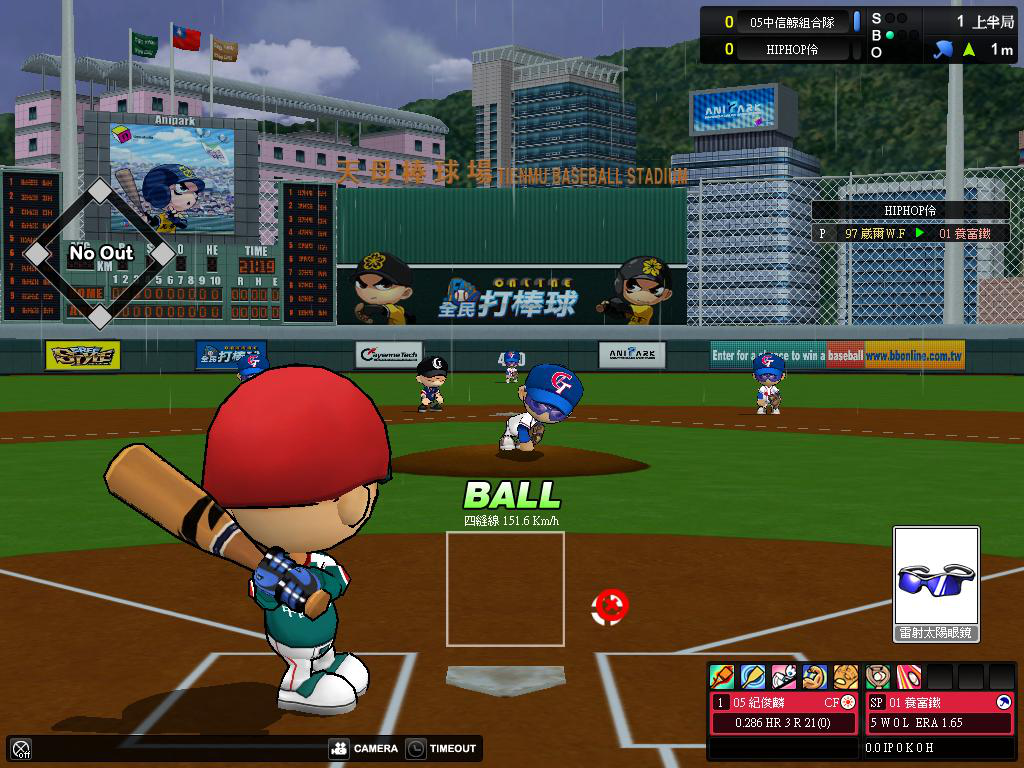Call a TIMEOUT
The width and height of the screenshot is (1024, 768).
click(442, 748)
